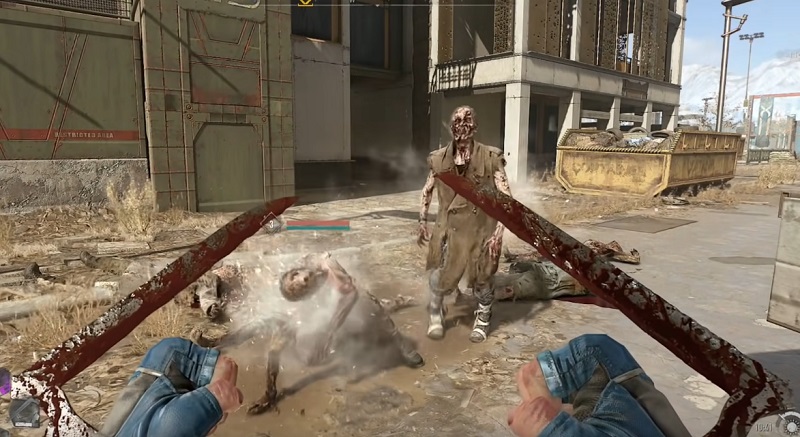Screen dimensions: 800x437
Task: Click the yellow objective marker on the compass
Action: pos(306,3)
